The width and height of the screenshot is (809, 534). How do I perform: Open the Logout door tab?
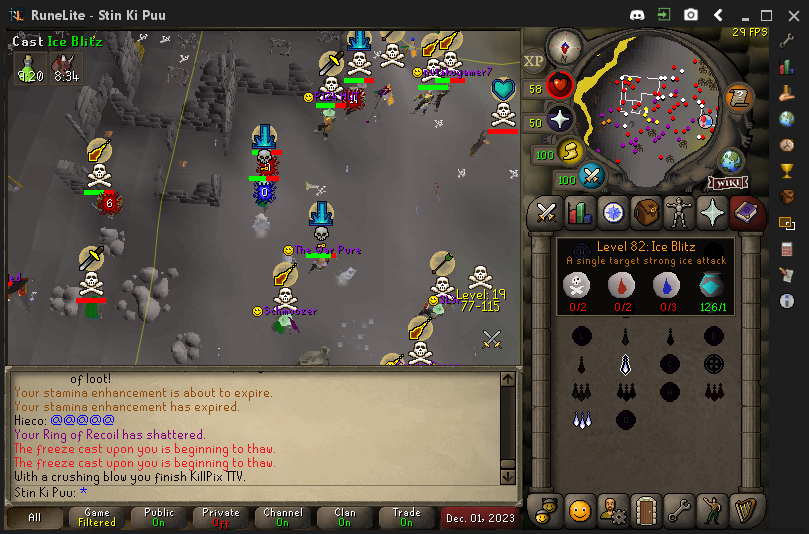pyautogui.click(x=645, y=511)
